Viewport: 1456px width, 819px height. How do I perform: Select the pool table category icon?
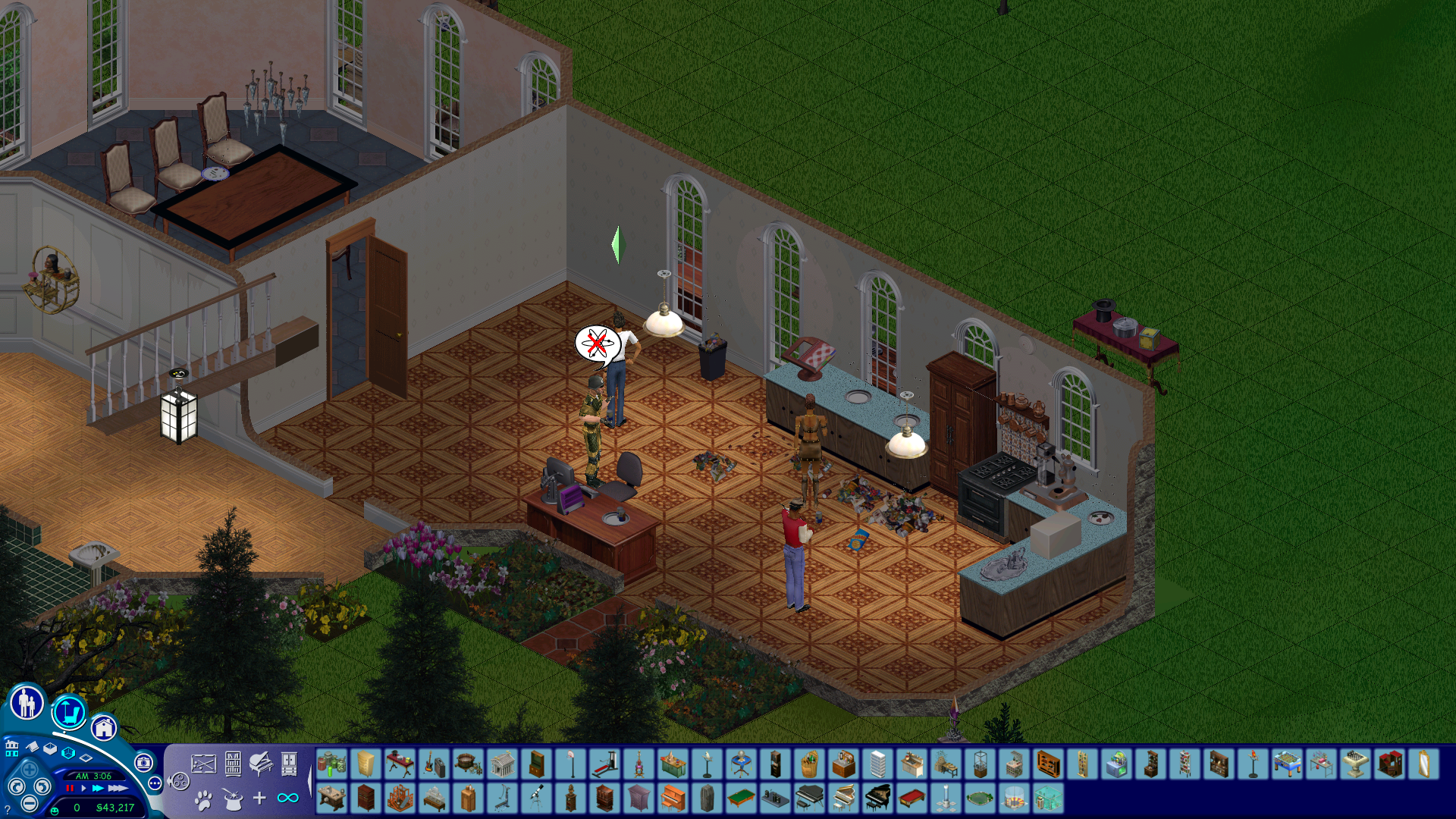point(203,764)
